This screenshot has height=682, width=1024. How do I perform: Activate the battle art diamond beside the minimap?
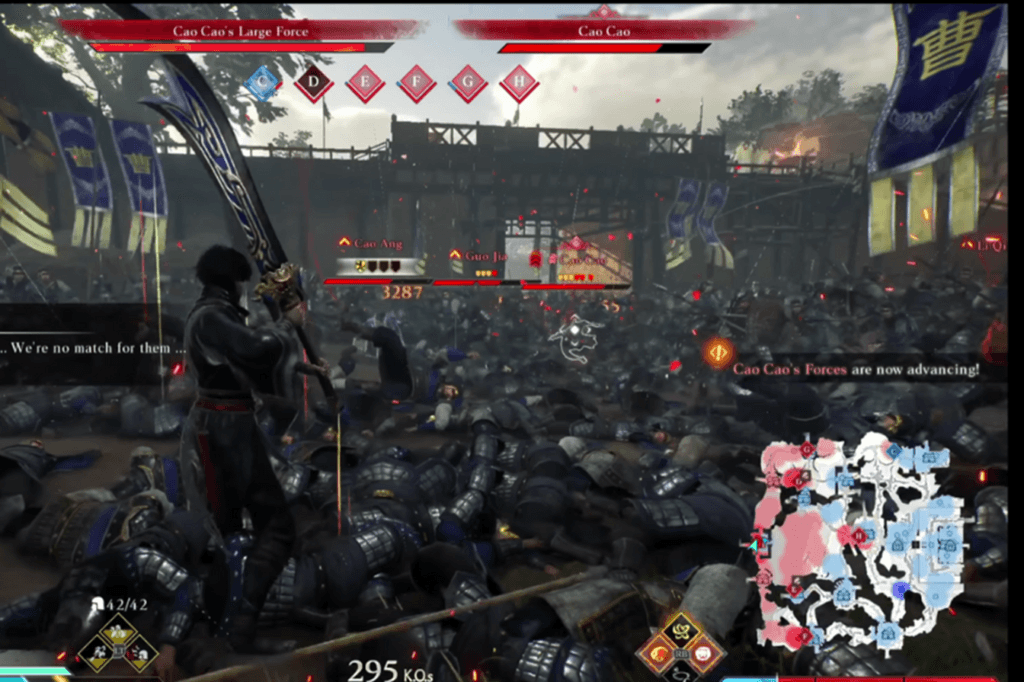681,644
